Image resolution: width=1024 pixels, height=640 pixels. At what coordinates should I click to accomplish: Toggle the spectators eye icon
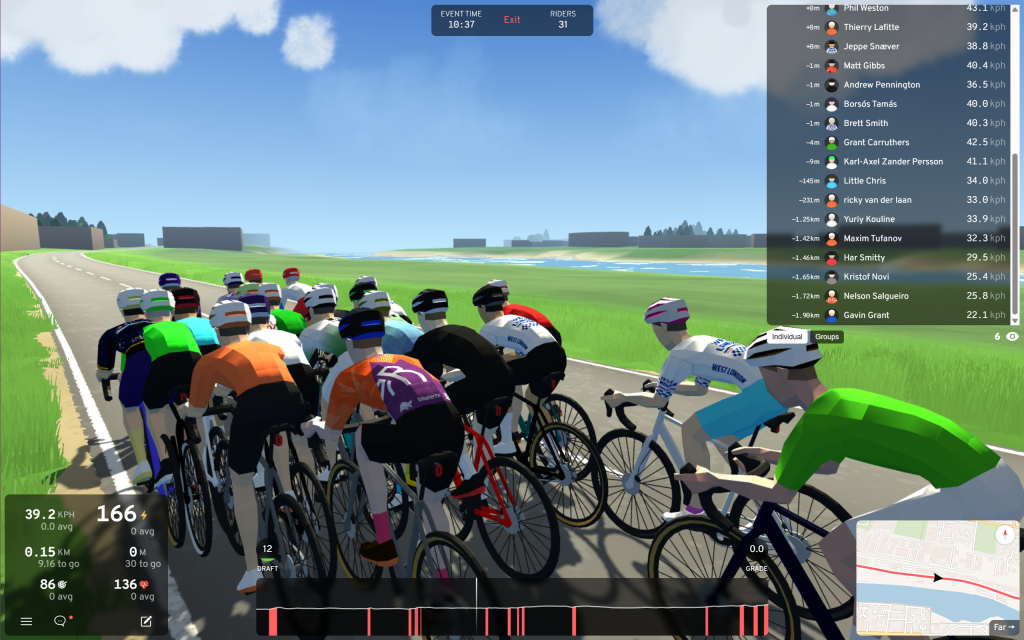click(x=1012, y=337)
